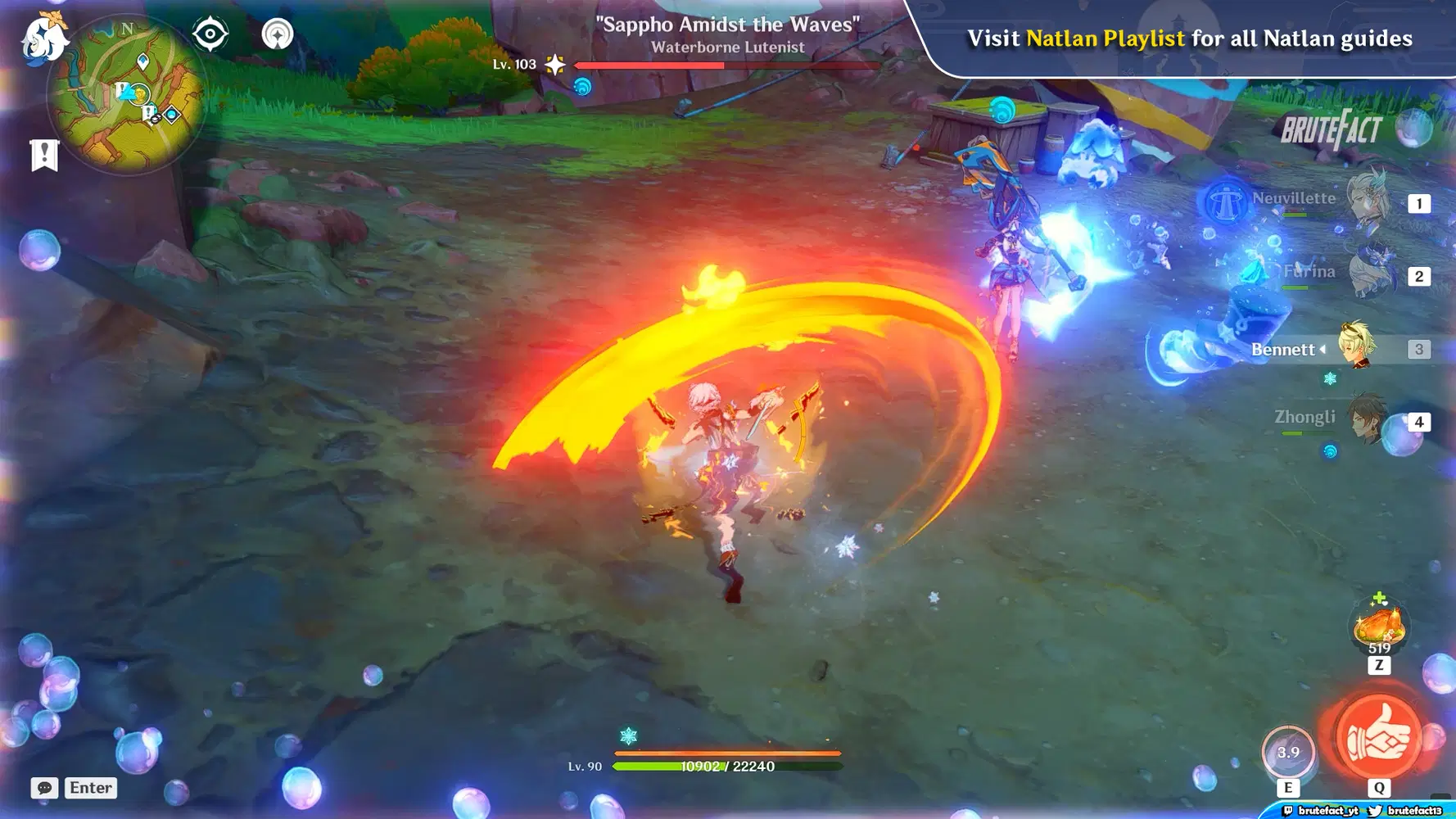Click the co-op broadcast icon on top bar

click(x=278, y=34)
